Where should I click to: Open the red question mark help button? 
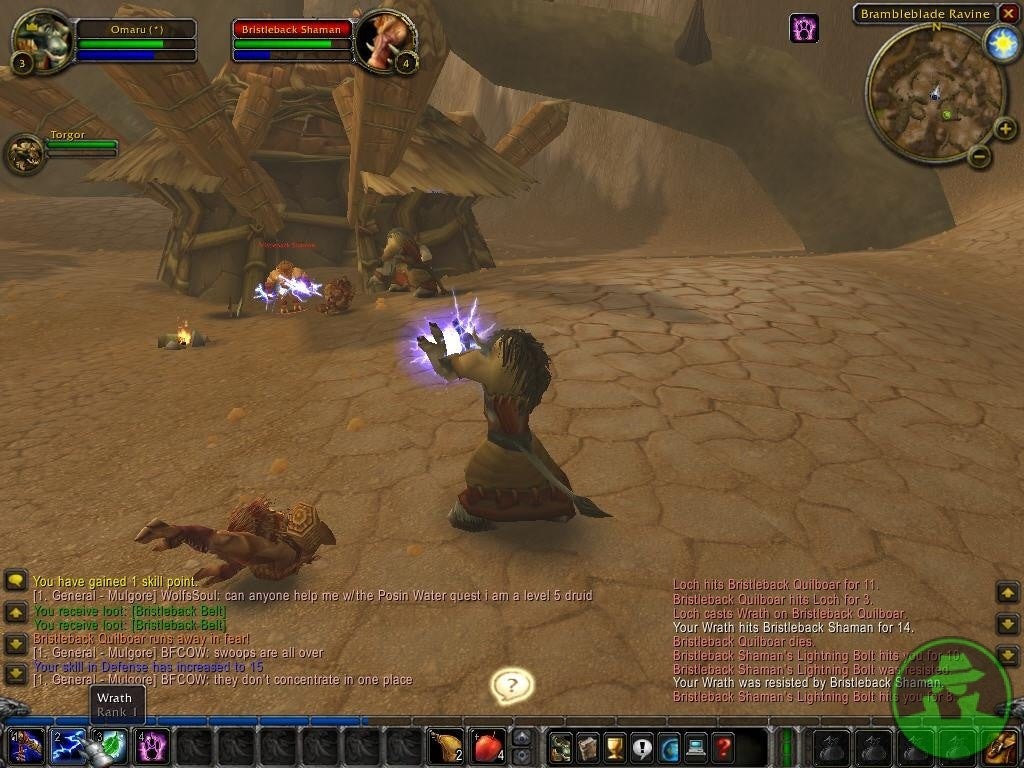tap(723, 746)
